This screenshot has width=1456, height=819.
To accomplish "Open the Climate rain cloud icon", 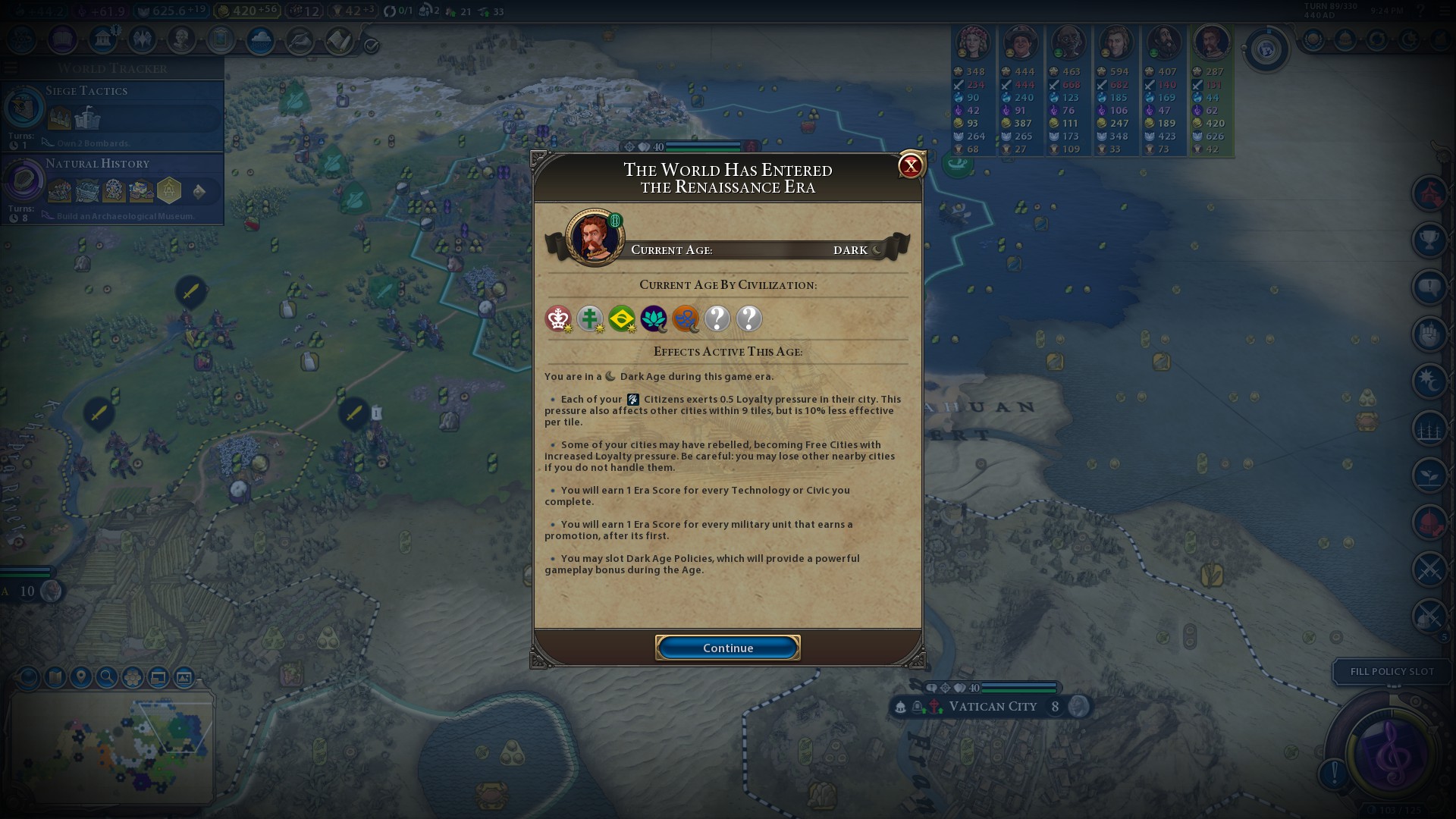I will point(260,40).
